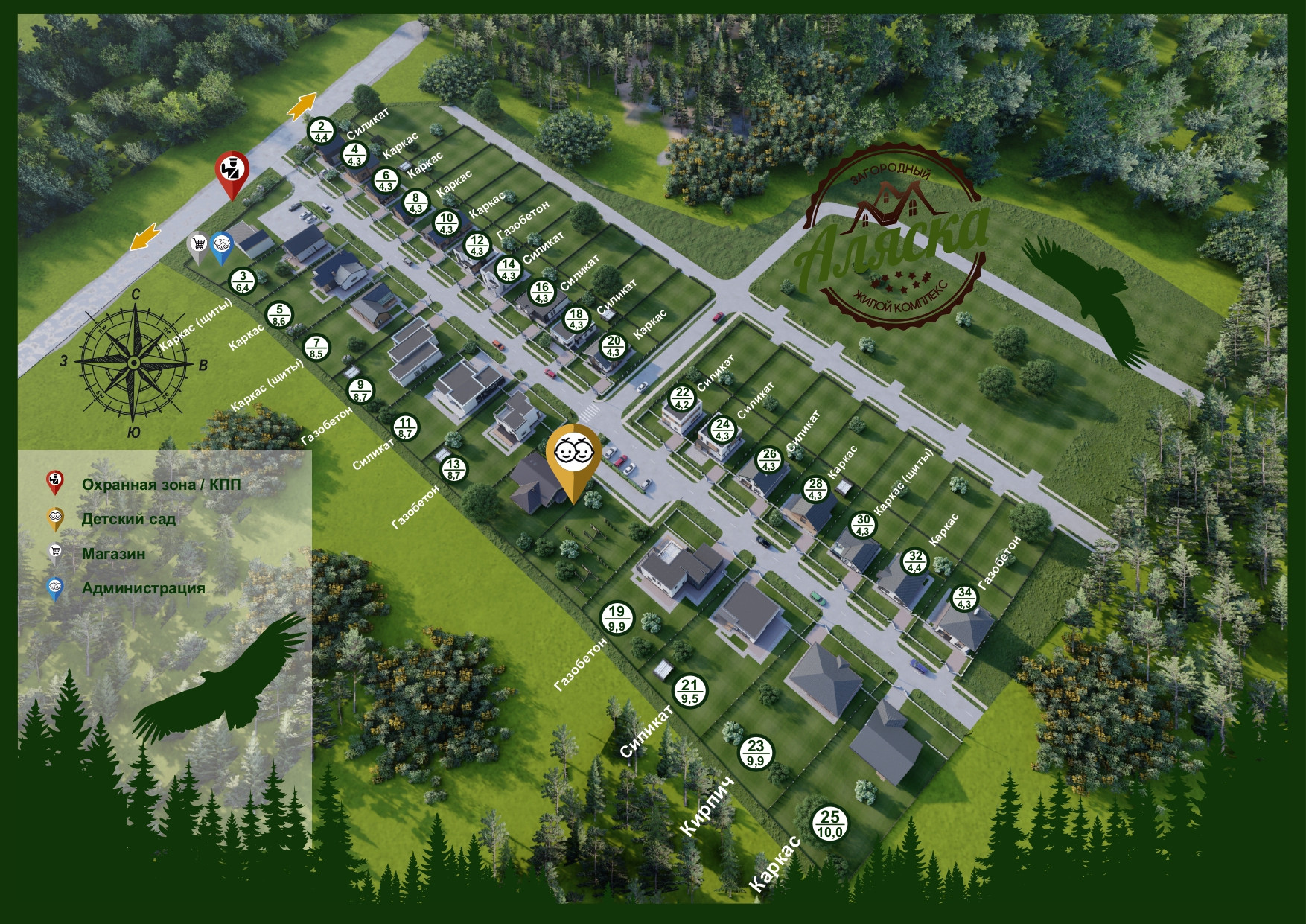
Task: Open plot marker number 13
Action: pyautogui.click(x=453, y=469)
